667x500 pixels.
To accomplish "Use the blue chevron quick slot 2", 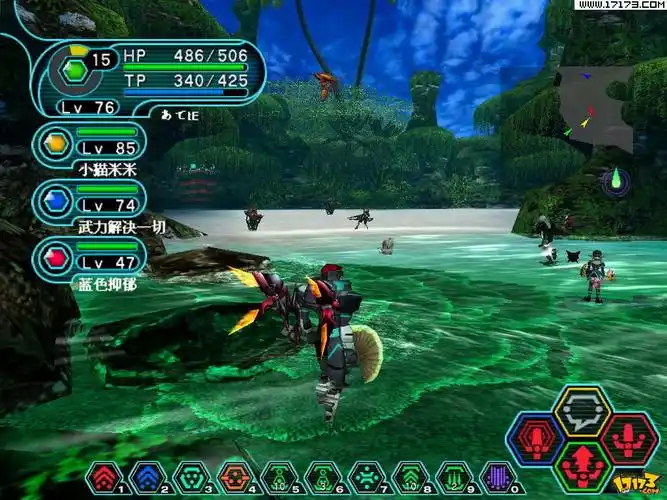I will pos(146,477).
